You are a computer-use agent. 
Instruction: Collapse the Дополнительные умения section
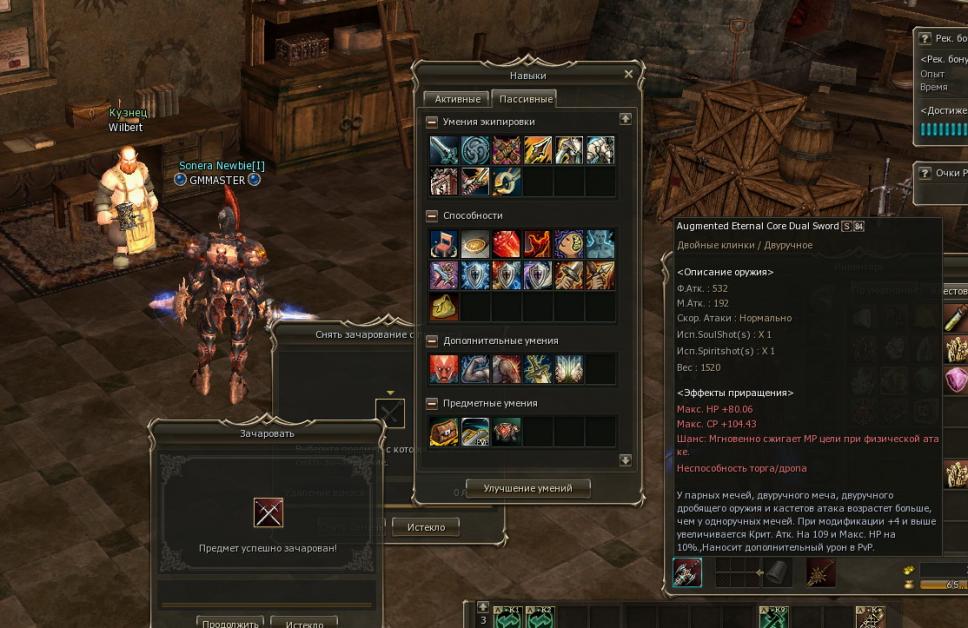point(432,341)
